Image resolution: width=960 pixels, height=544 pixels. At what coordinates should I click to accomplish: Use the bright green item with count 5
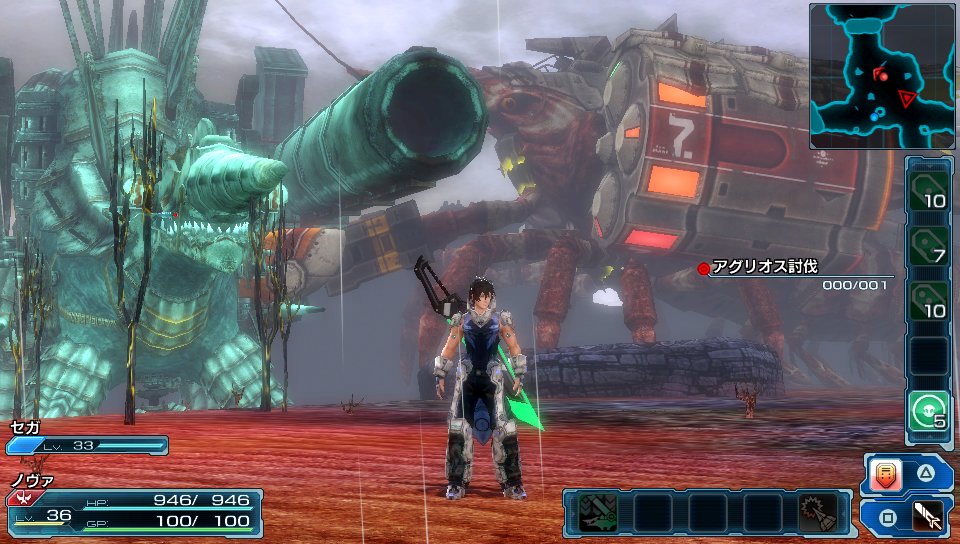929,410
